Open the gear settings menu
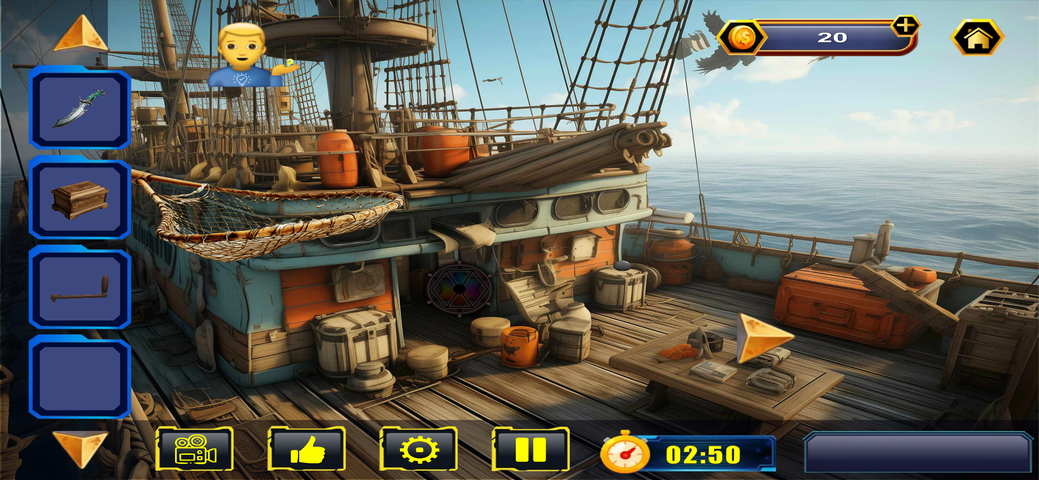1039x480 pixels. coord(419,450)
